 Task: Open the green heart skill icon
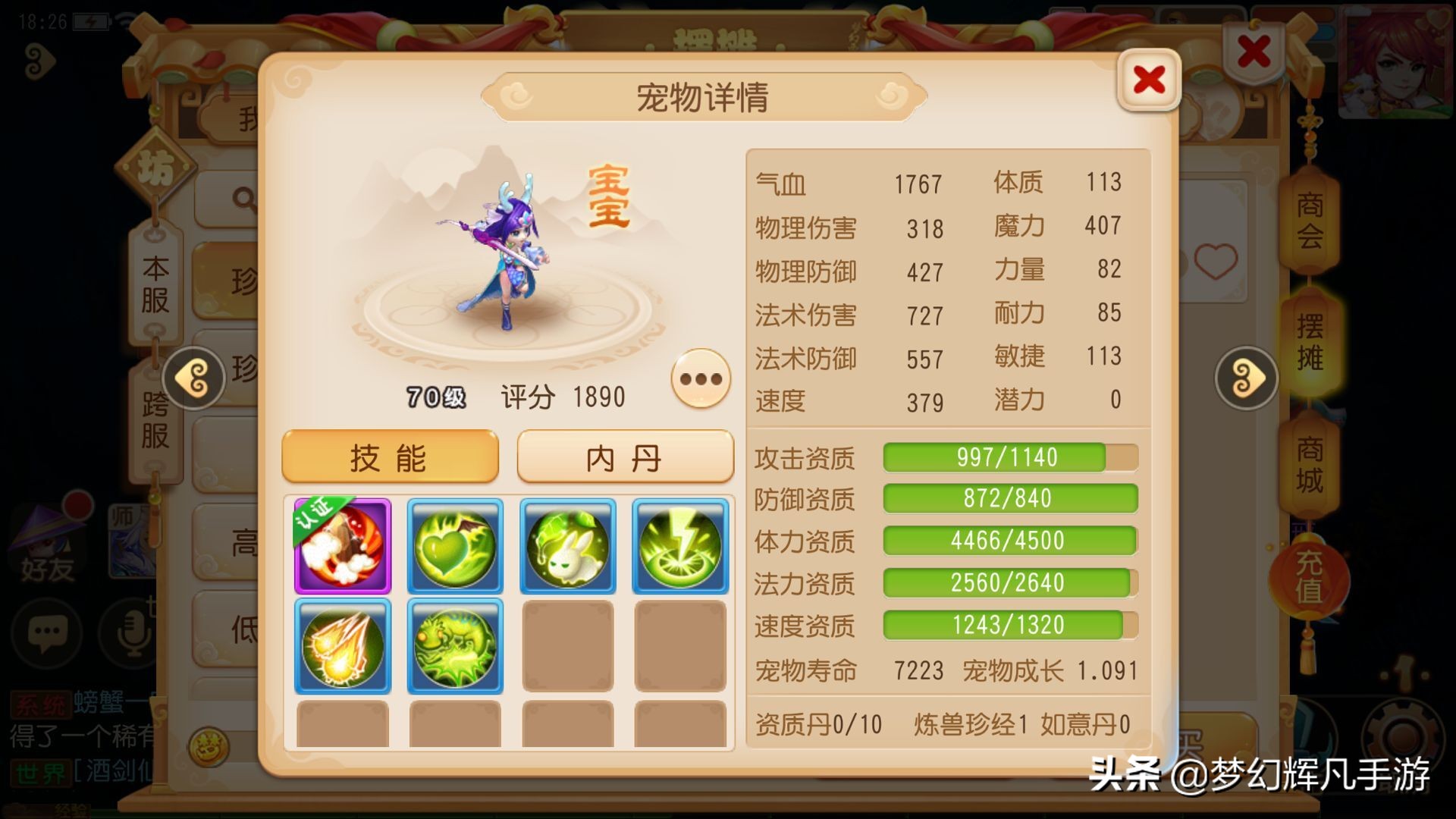[454, 544]
